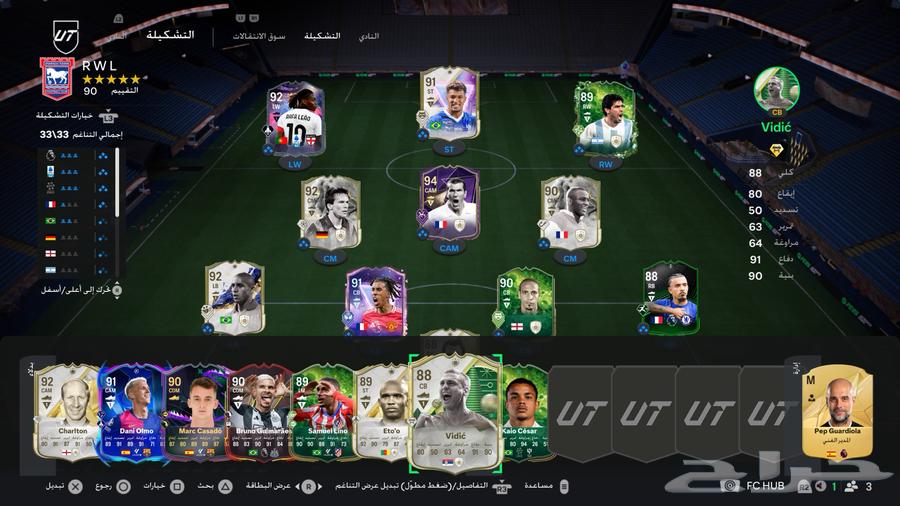Choose the 90-rated green CB card
900x506 pixels.
coord(525,299)
